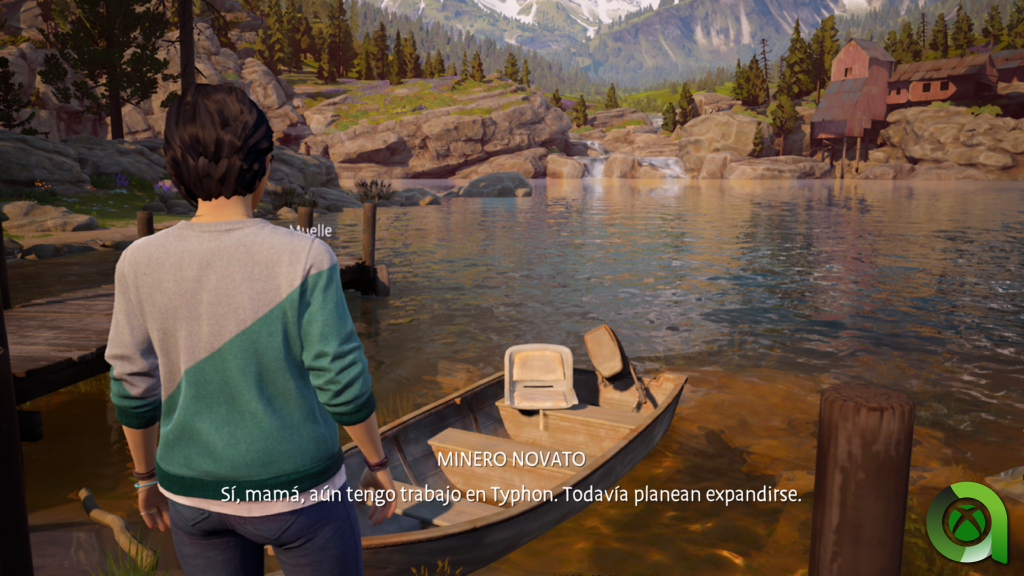1024x576 pixels.
Task: Click the green Xbox logo watermark
Action: (967, 522)
